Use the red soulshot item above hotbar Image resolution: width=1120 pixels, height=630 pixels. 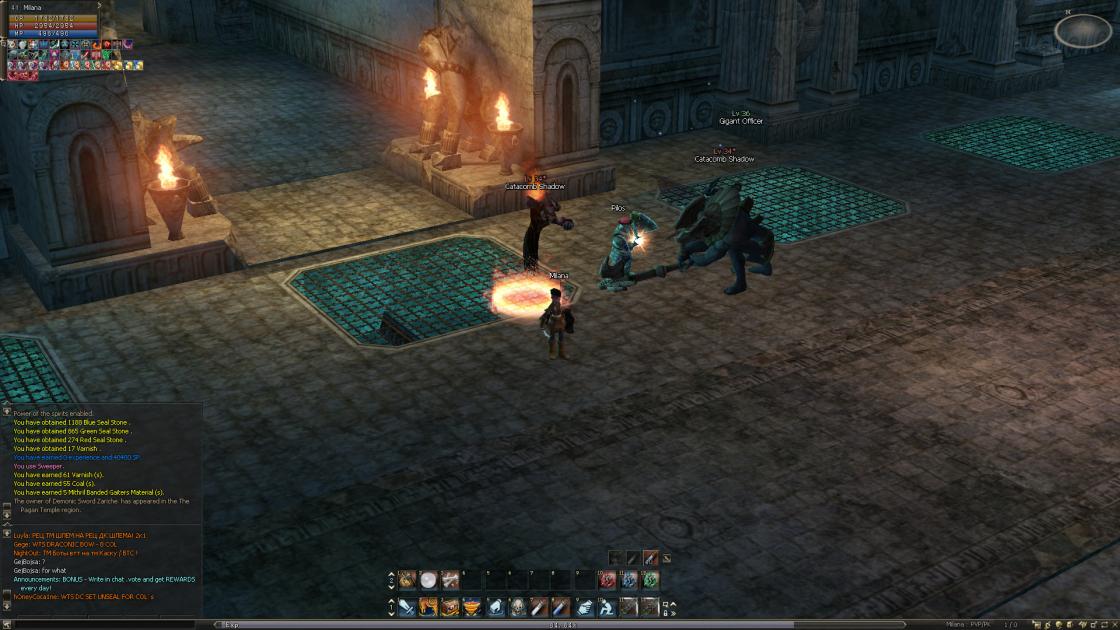click(x=650, y=557)
